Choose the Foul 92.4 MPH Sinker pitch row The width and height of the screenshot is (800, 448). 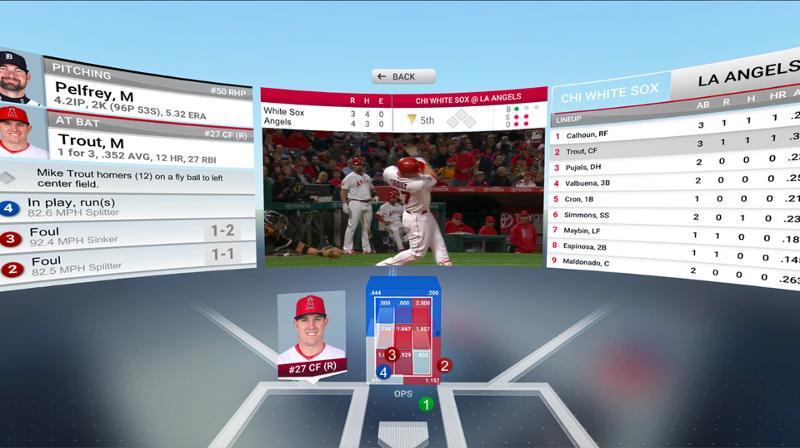point(120,238)
